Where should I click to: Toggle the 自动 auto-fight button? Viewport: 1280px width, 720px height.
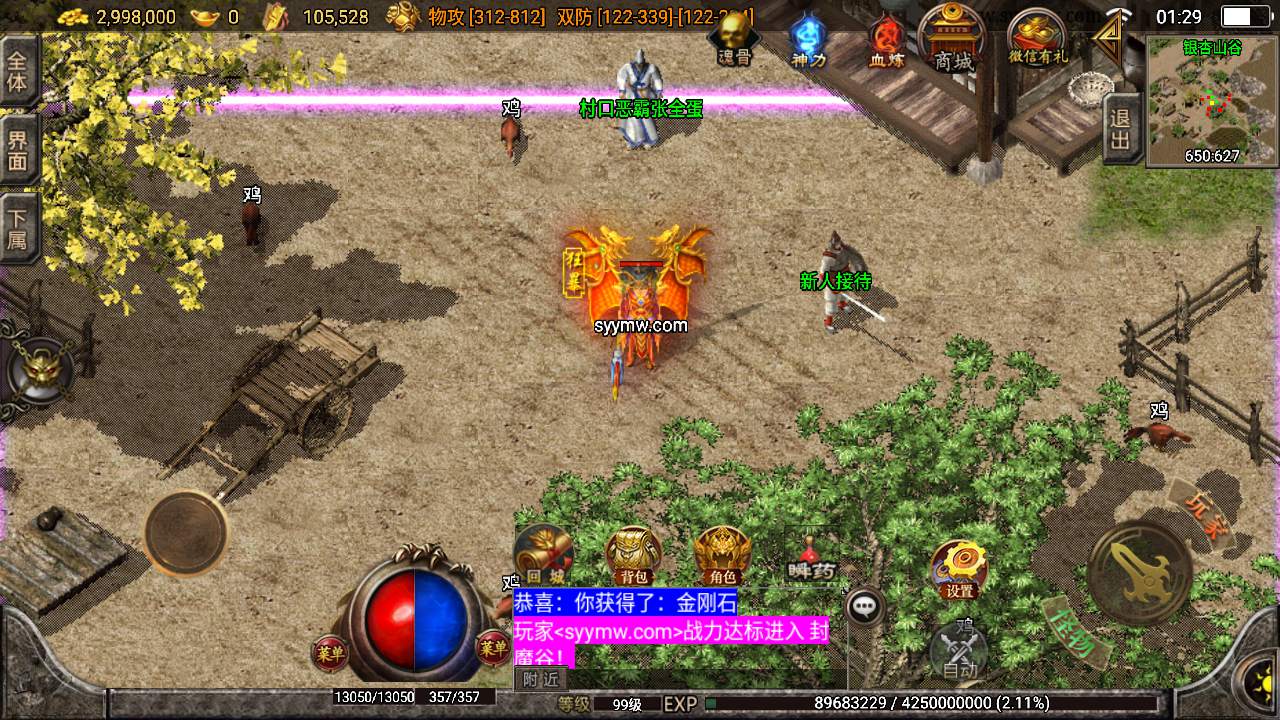pyautogui.click(x=958, y=652)
